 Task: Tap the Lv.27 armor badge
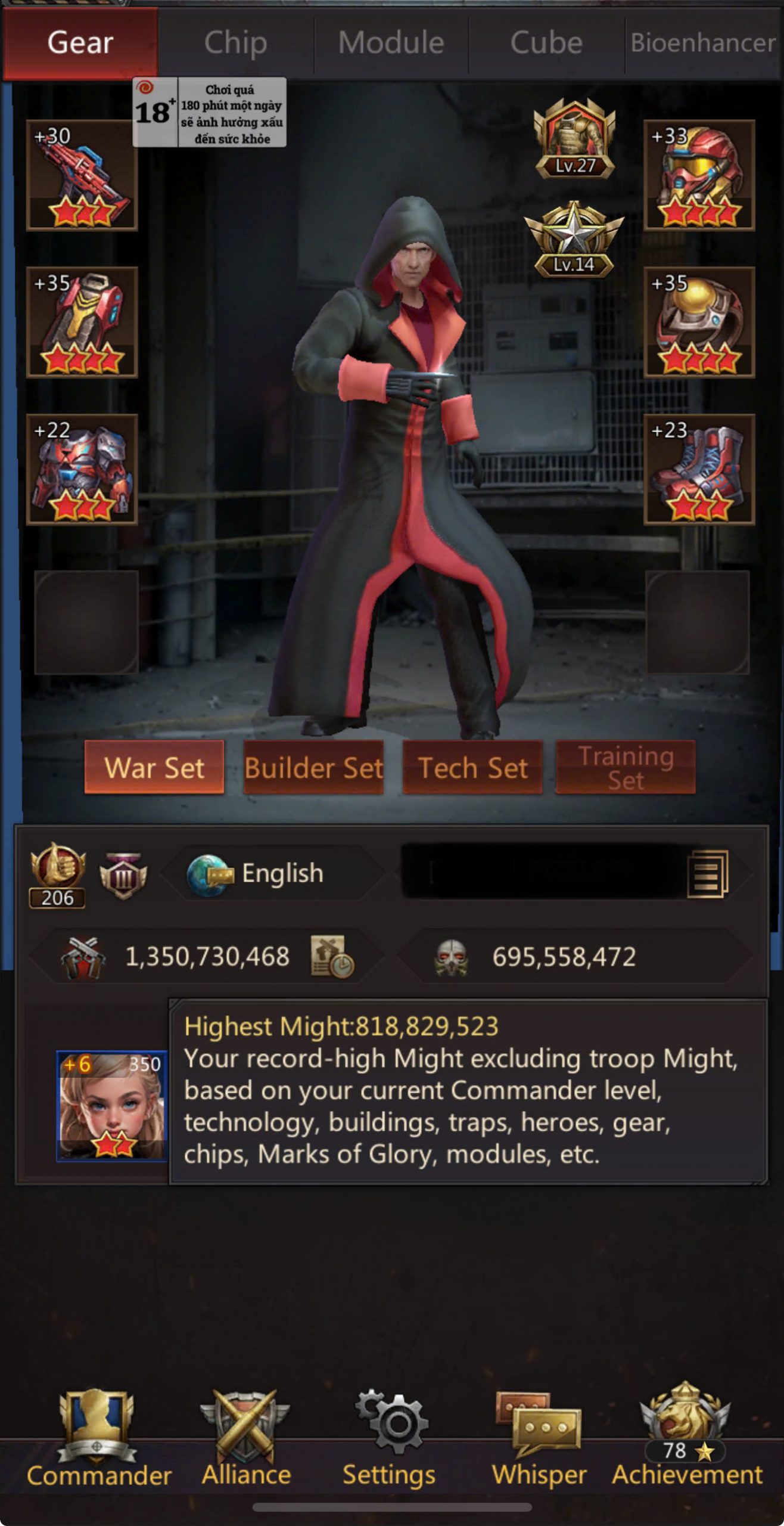[x=574, y=139]
